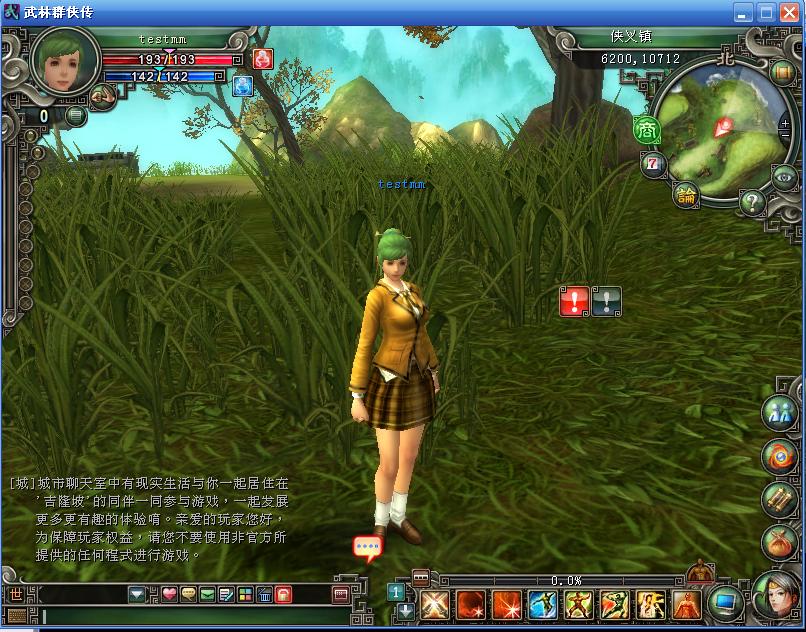Click the grey exclamation notification icon
Viewport: 806px width, 632px height.
tap(607, 300)
